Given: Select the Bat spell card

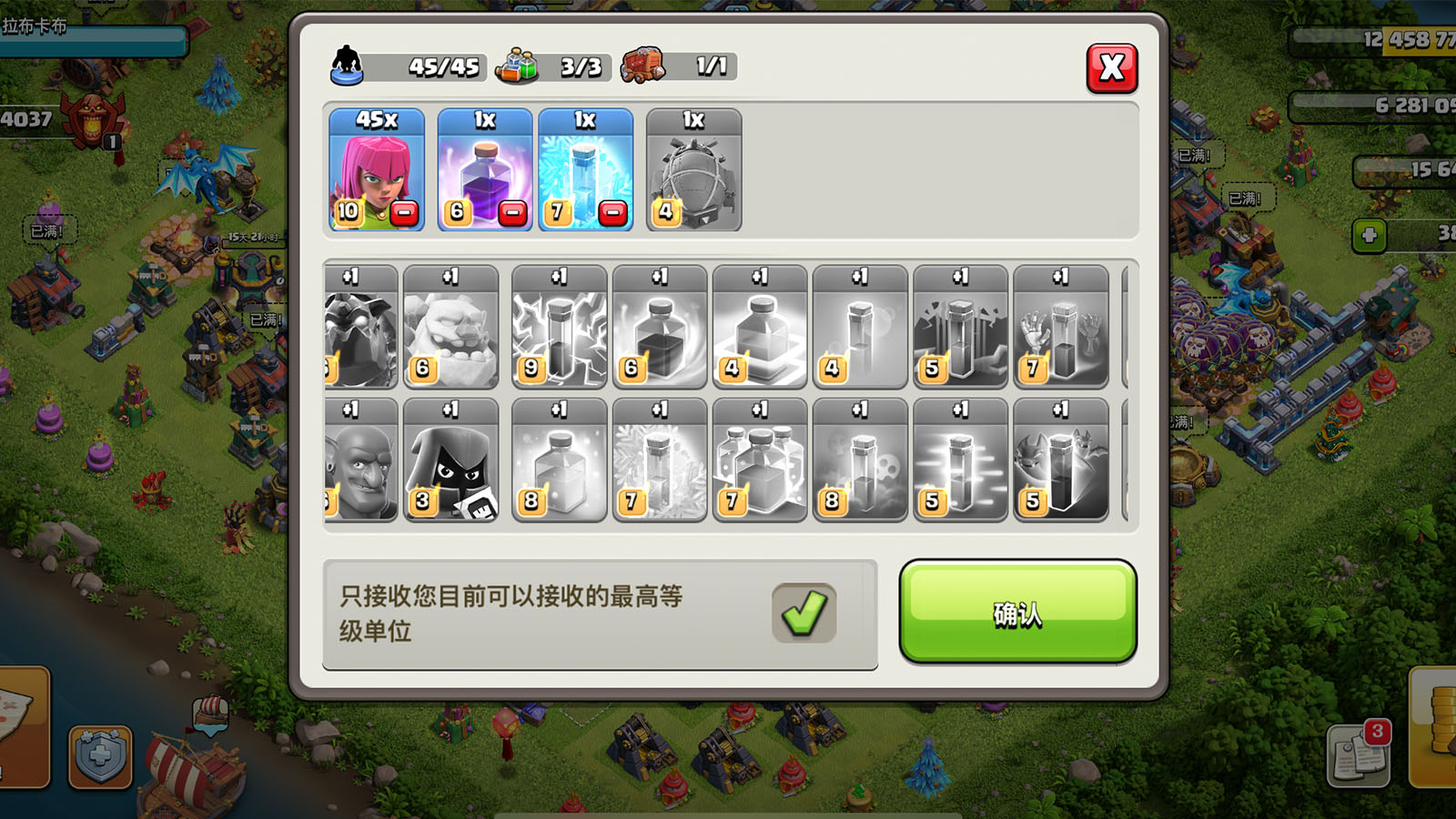Looking at the screenshot, I should pyautogui.click(x=1060, y=460).
